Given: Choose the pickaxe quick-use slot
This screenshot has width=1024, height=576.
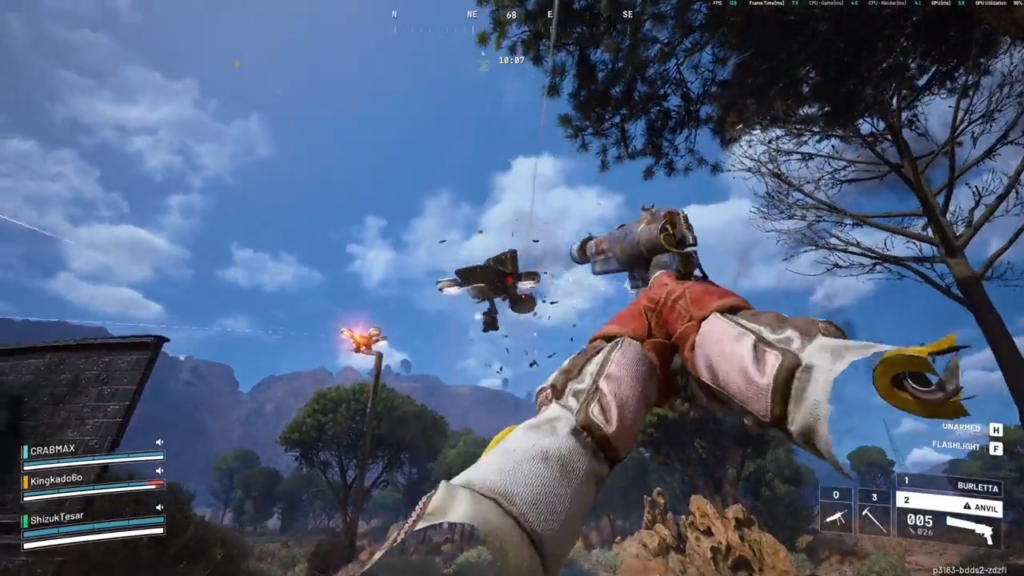Looking at the screenshot, I should [874, 511].
